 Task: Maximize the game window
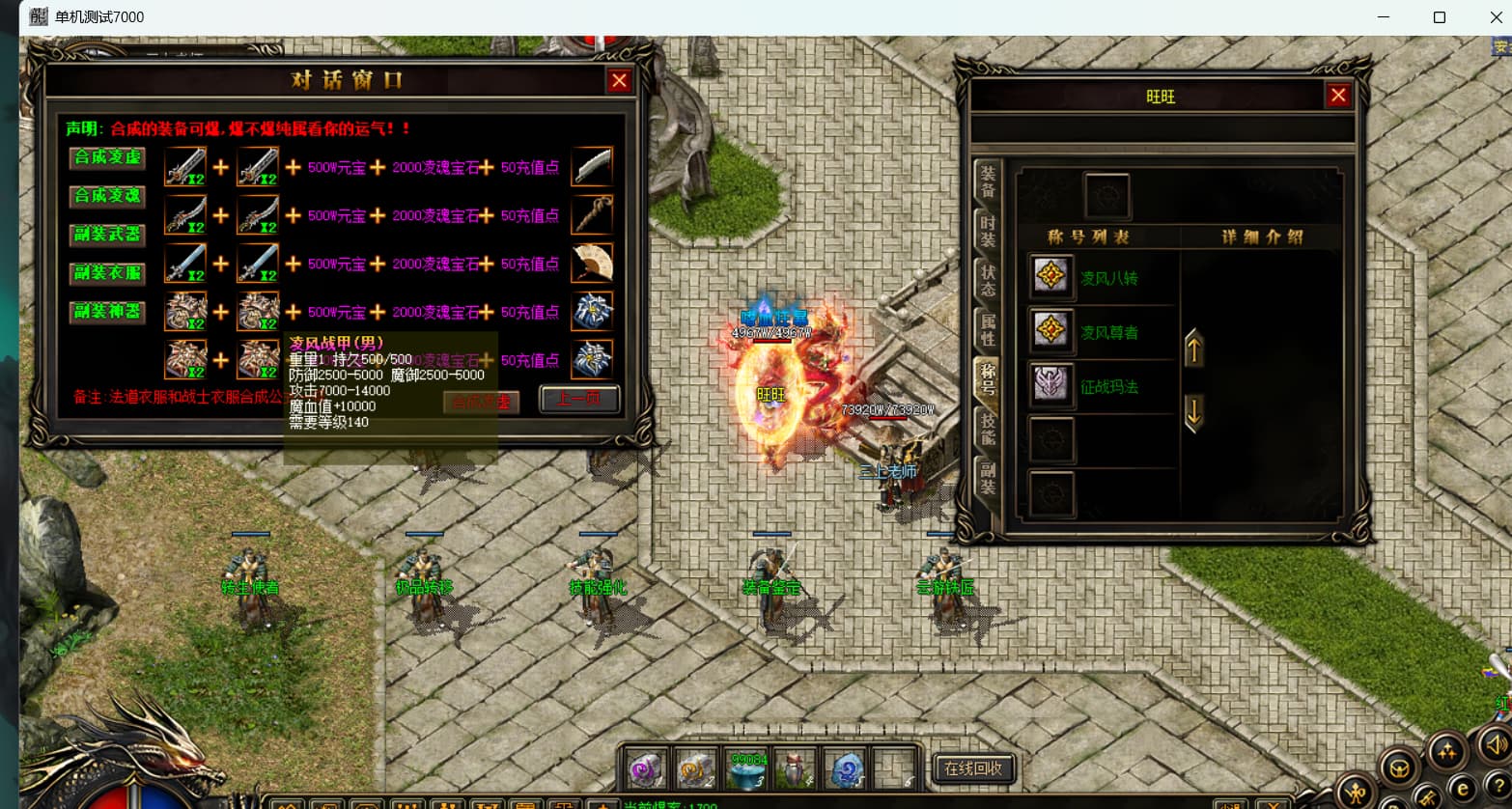[x=1439, y=17]
